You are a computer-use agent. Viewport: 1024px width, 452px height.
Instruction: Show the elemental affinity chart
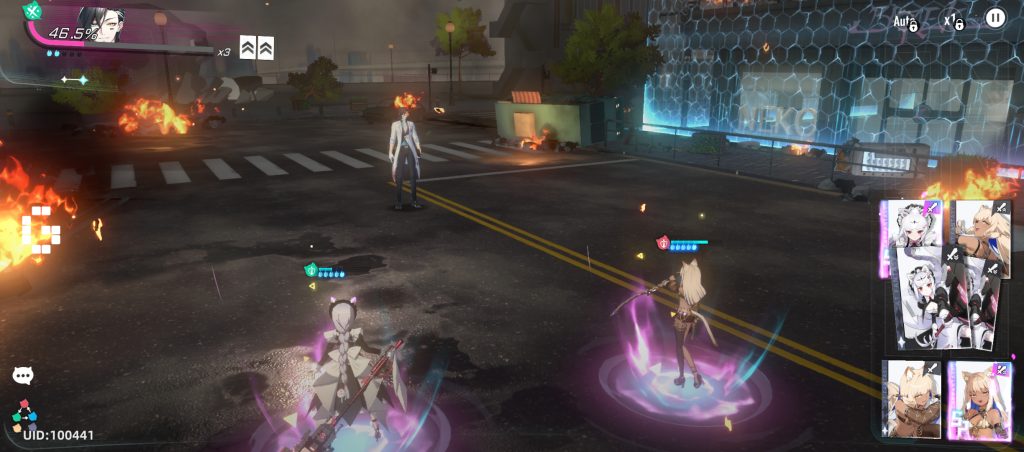[25, 412]
